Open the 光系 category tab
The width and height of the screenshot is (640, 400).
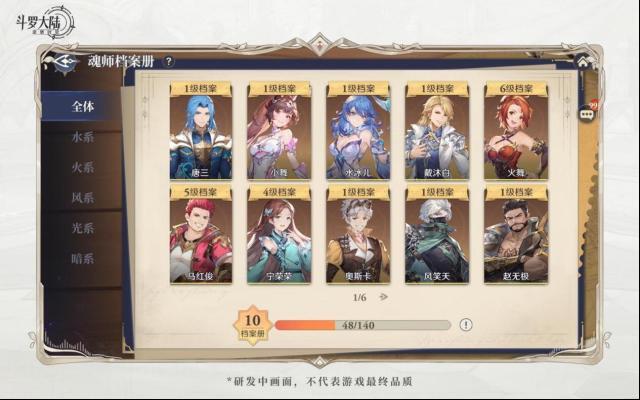83,228
